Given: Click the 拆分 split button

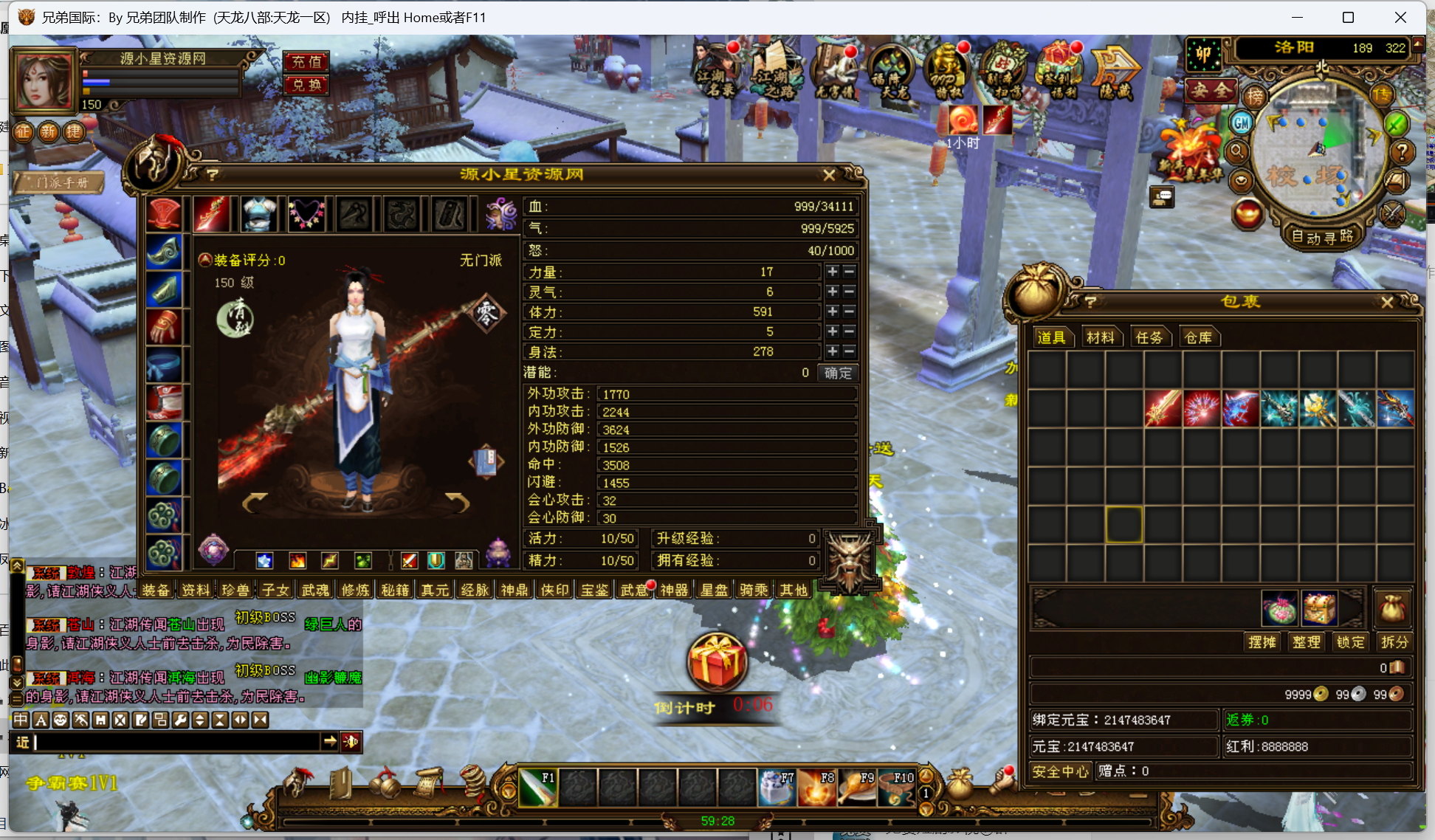Looking at the screenshot, I should point(1394,642).
